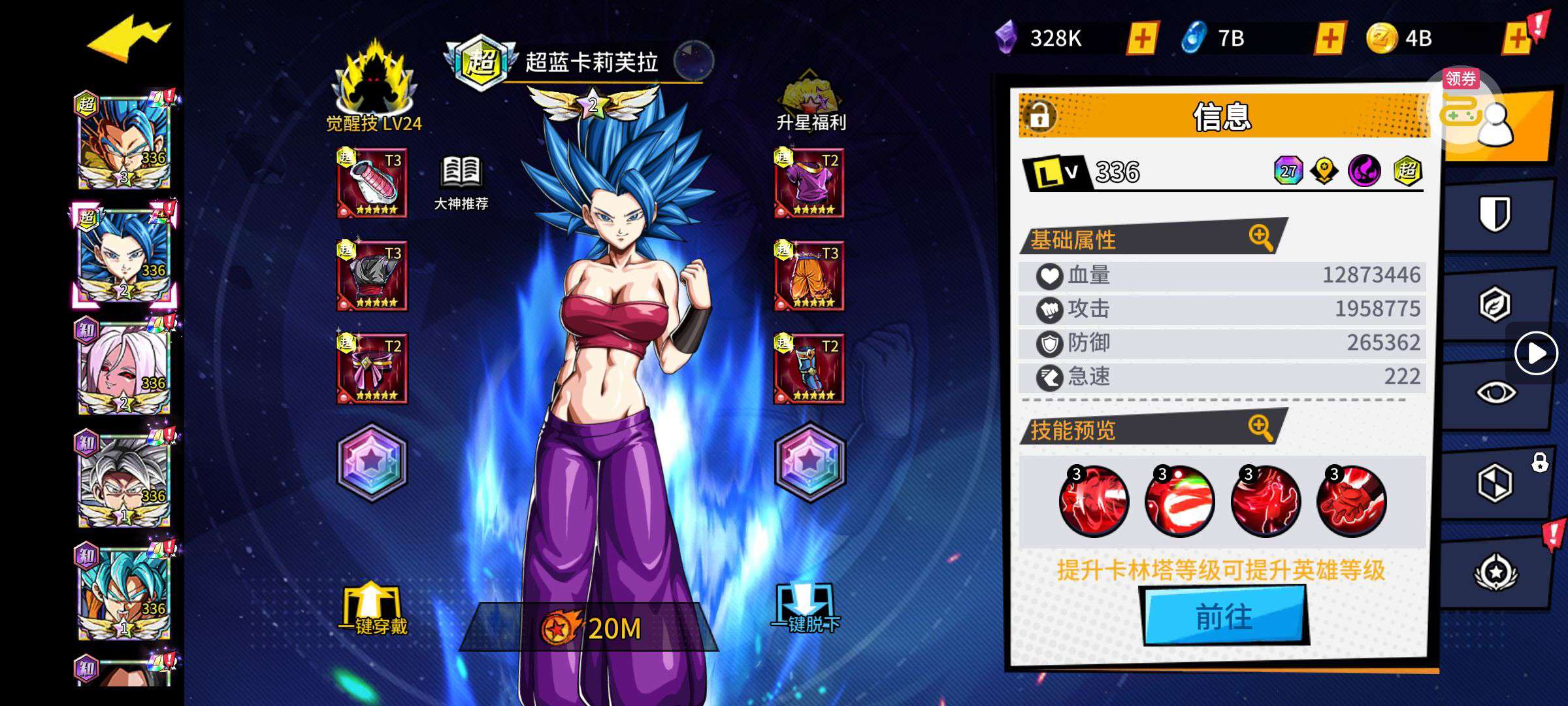1568x706 pixels.
Task: Add more gold Z coins
Action: pos(1517,39)
